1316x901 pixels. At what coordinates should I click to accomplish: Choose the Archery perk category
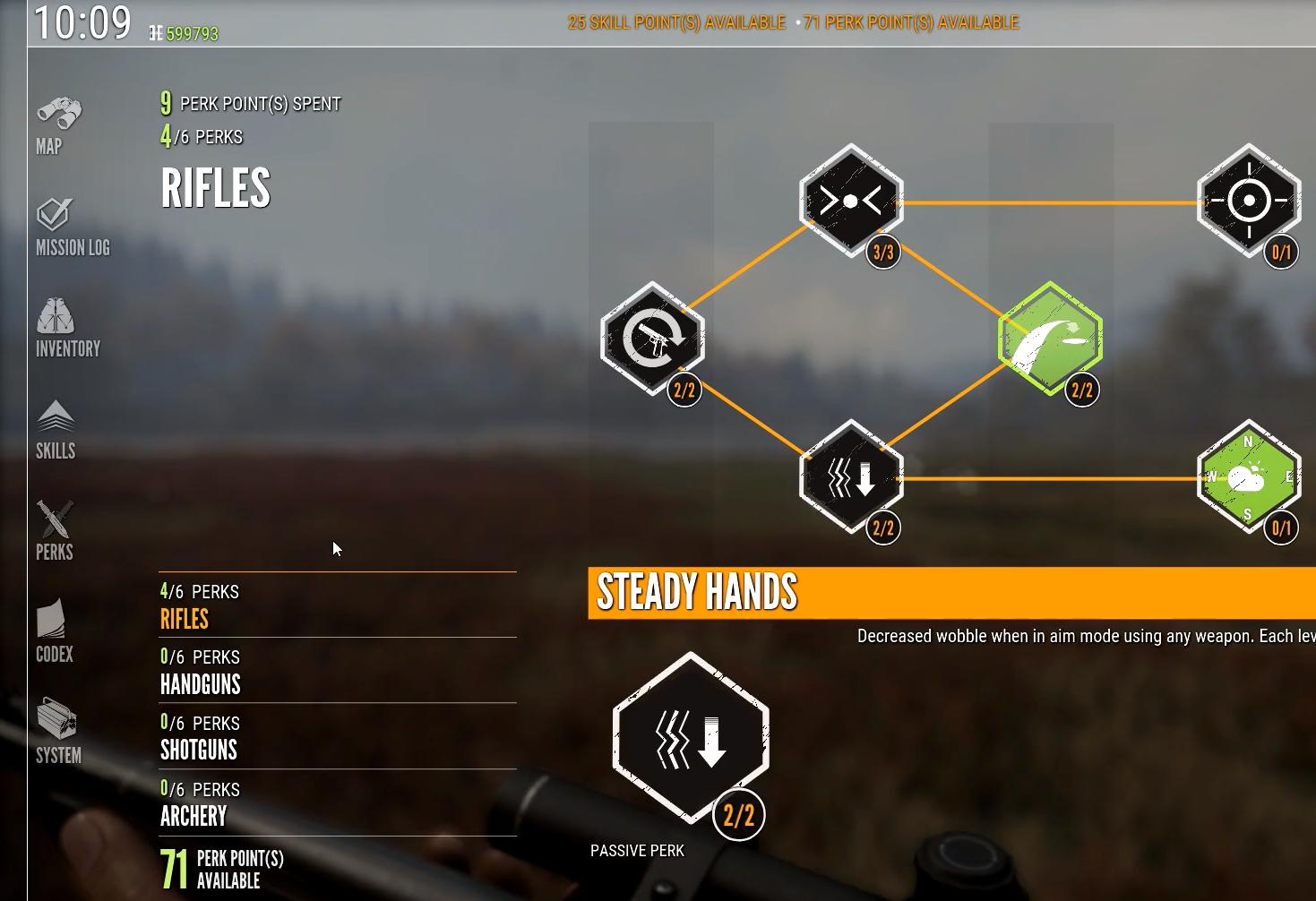(x=194, y=816)
